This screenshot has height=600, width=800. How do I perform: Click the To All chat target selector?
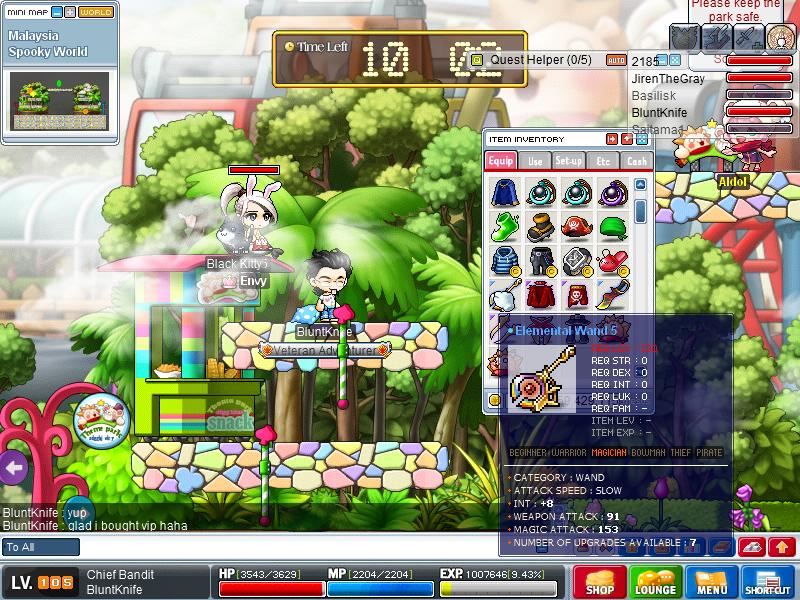tap(41, 547)
